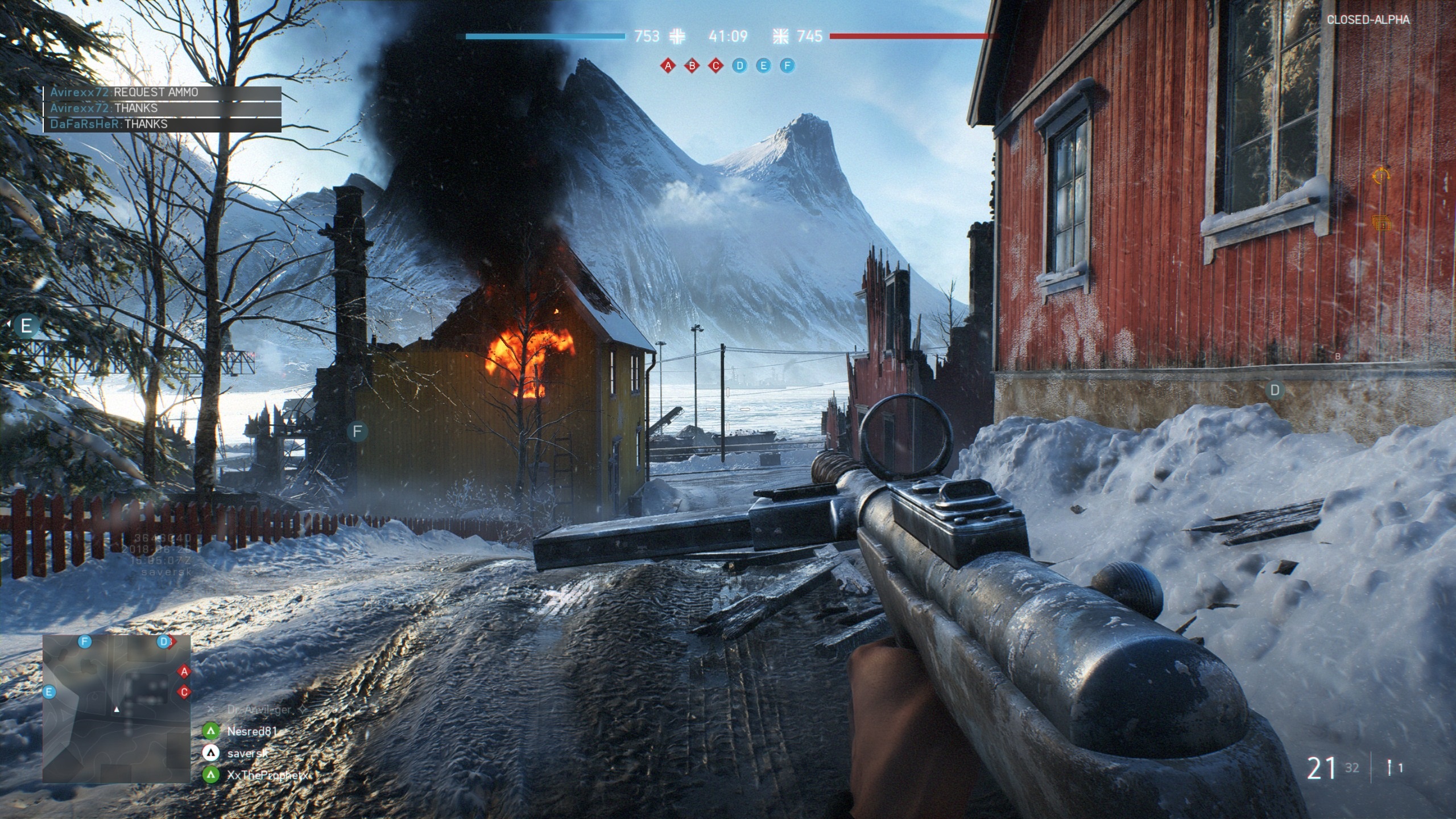Select squad member saversk

coord(247,753)
